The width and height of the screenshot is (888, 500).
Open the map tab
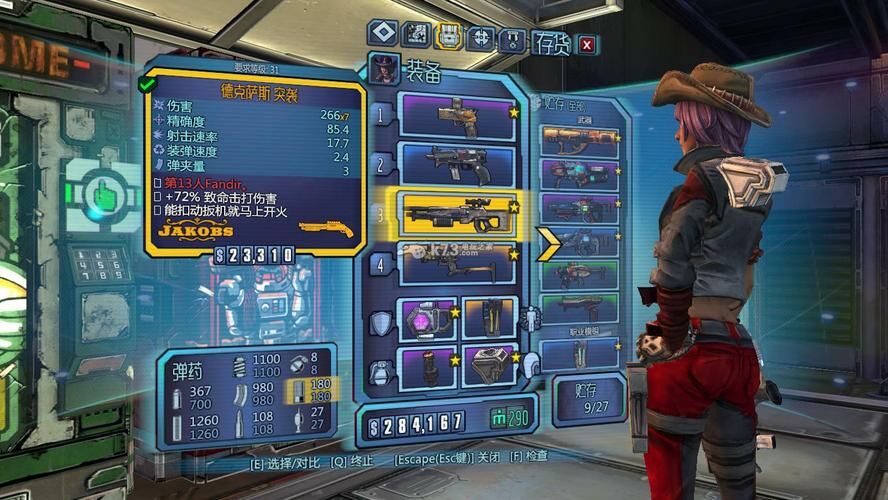[416, 37]
